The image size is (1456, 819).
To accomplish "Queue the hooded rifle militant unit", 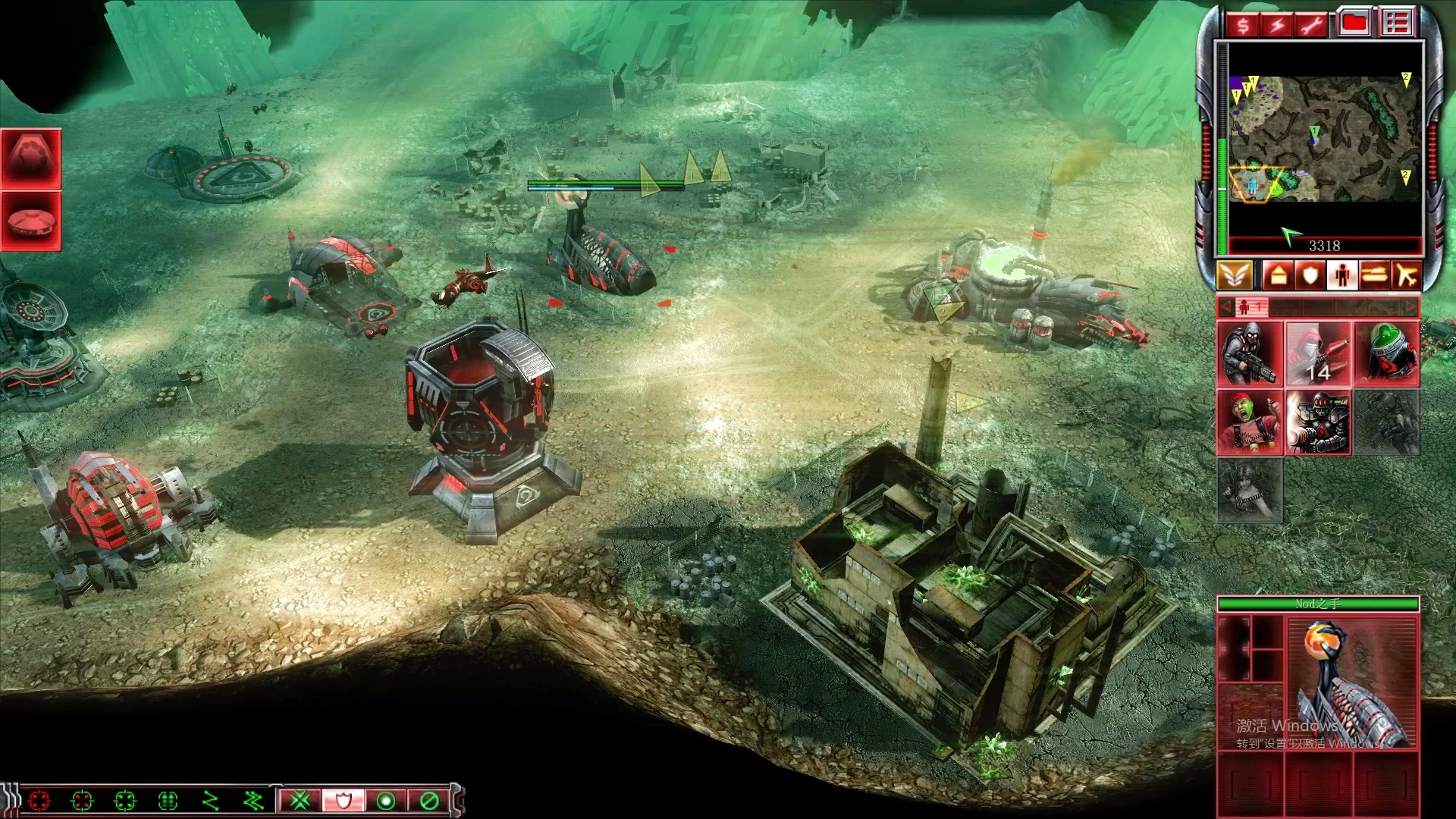I will click(x=1249, y=354).
